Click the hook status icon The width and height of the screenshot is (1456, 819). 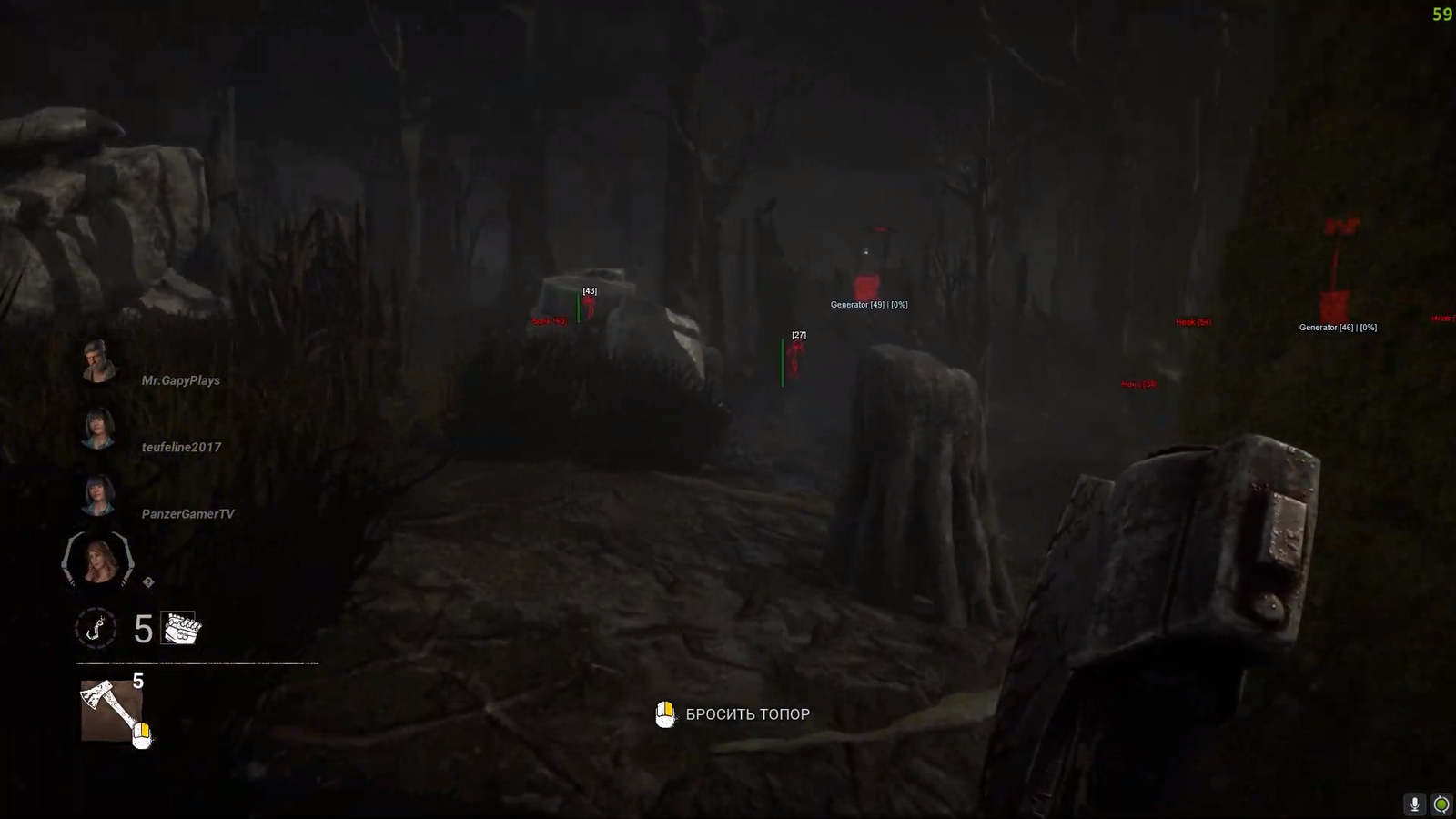(x=96, y=628)
